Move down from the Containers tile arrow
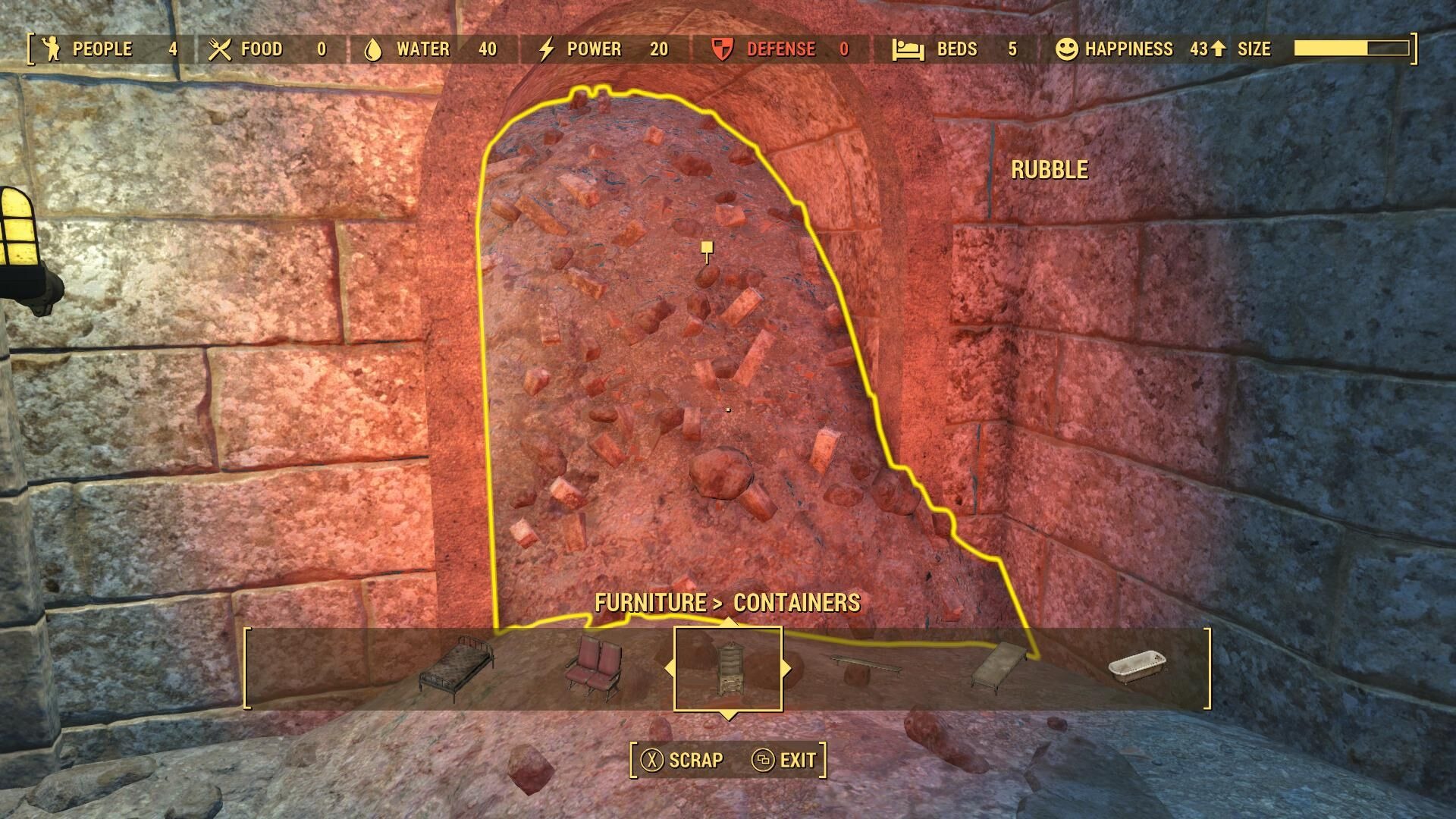This screenshot has height=819, width=1456. [x=728, y=715]
